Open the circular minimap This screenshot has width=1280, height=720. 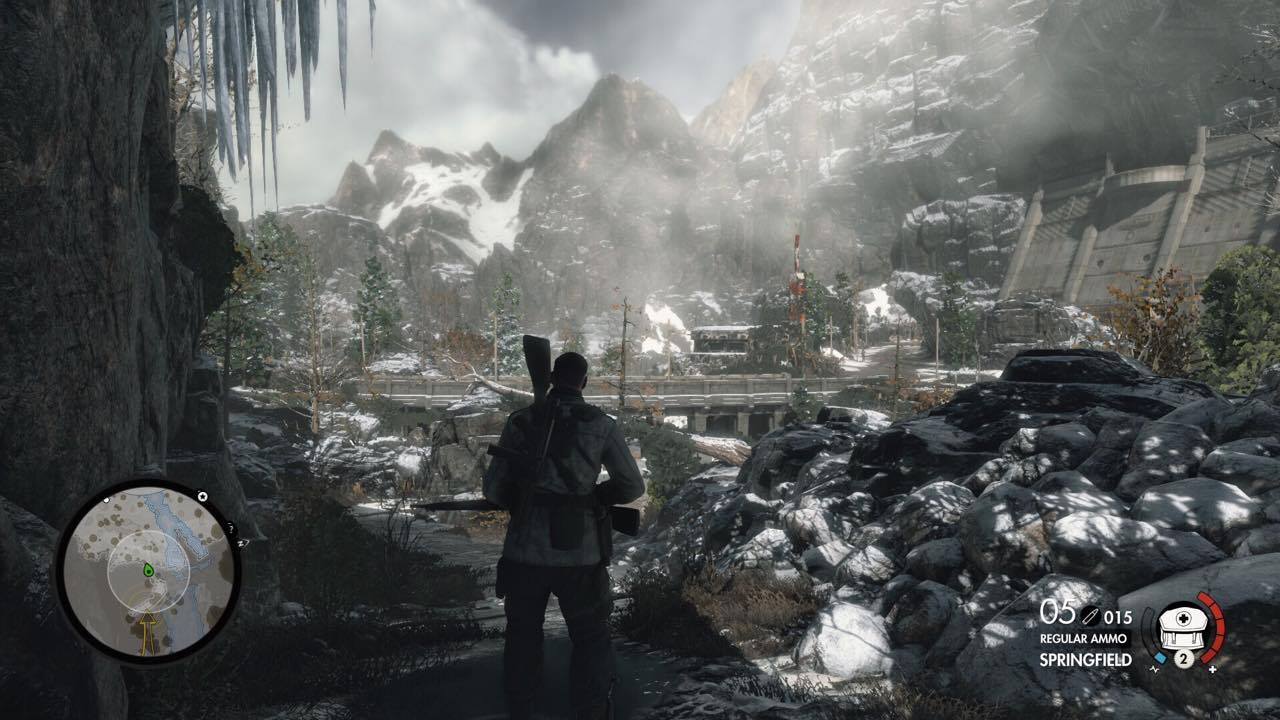coord(147,572)
